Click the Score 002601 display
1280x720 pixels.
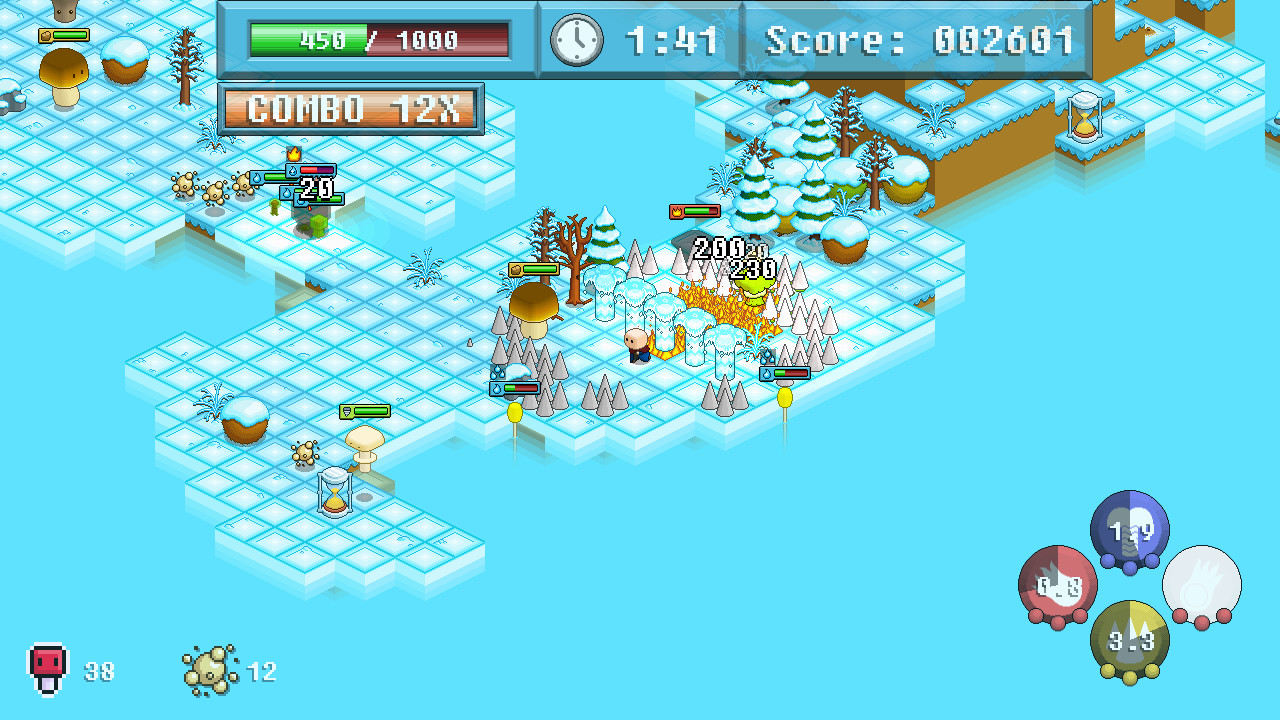[x=915, y=41]
